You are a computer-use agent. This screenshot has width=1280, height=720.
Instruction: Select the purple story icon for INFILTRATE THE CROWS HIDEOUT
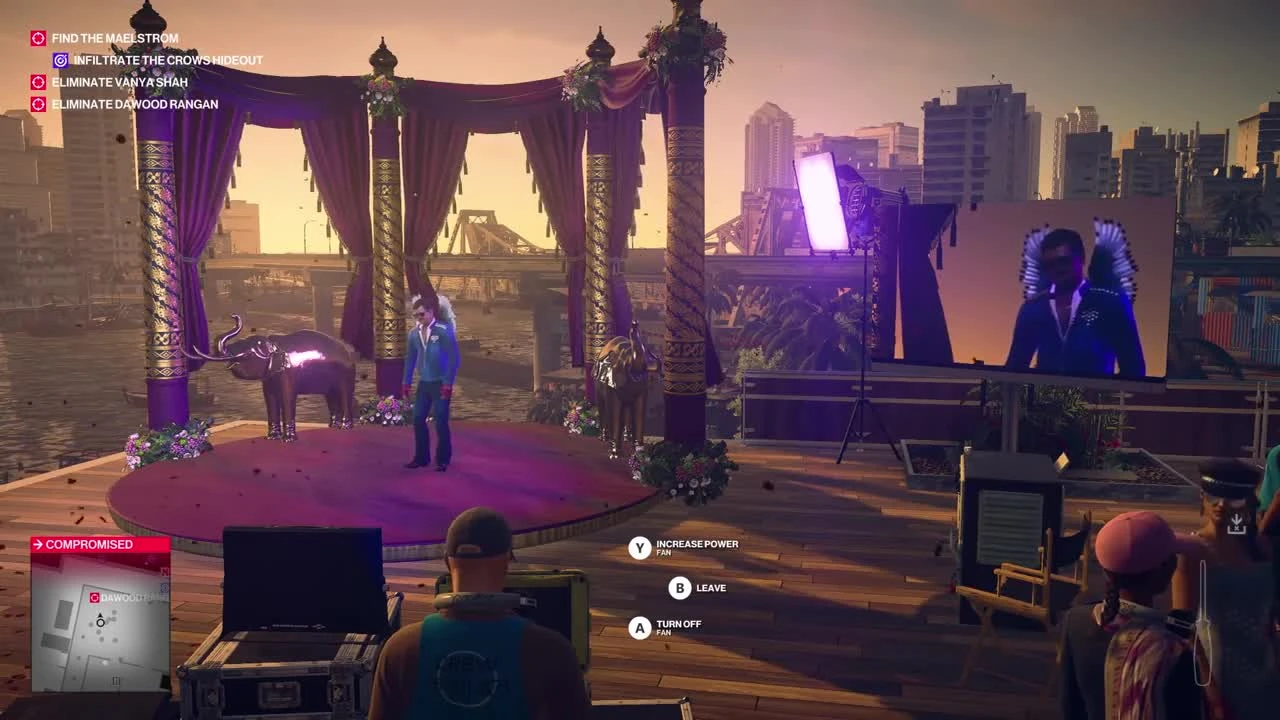coord(61,60)
